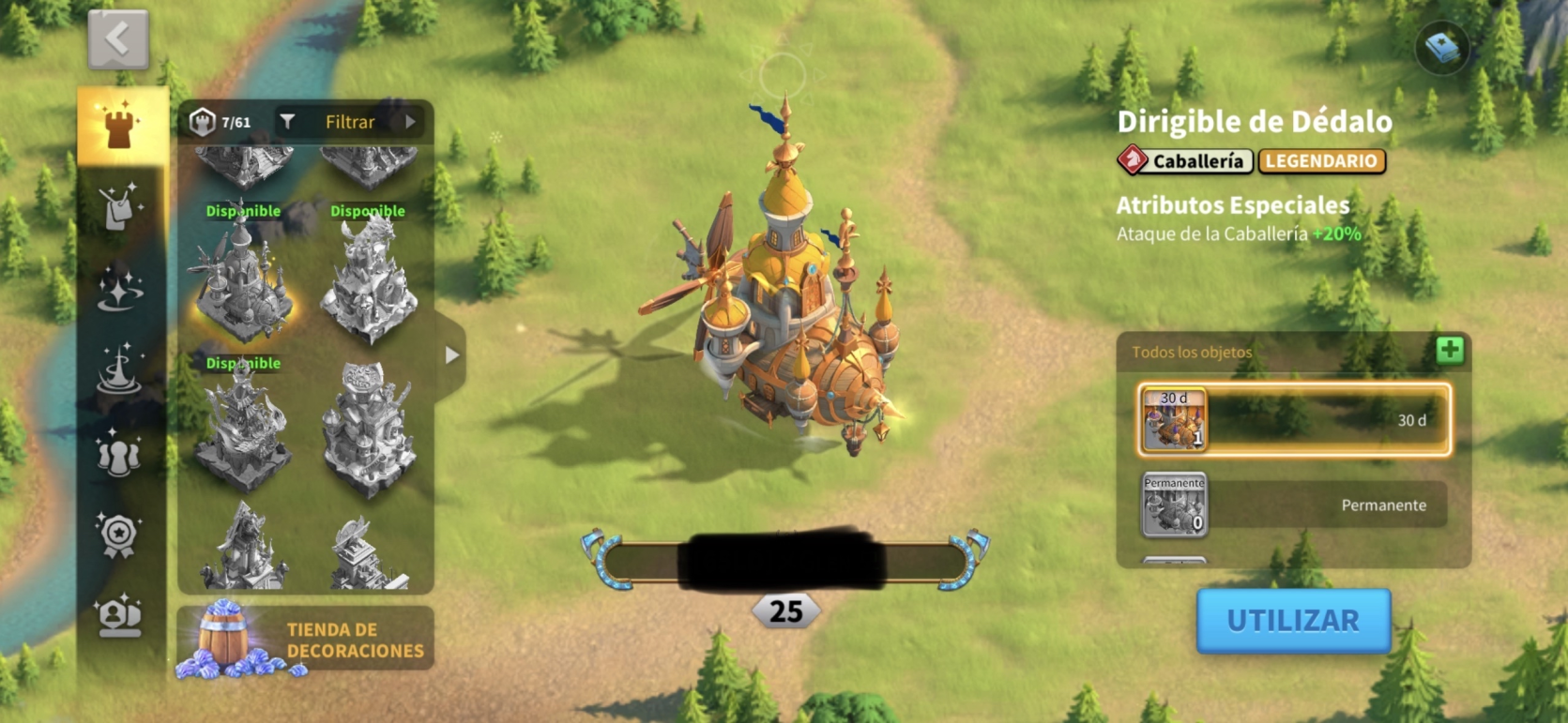This screenshot has height=723, width=1568.
Task: Select the castle city skins tab
Action: tap(121, 127)
